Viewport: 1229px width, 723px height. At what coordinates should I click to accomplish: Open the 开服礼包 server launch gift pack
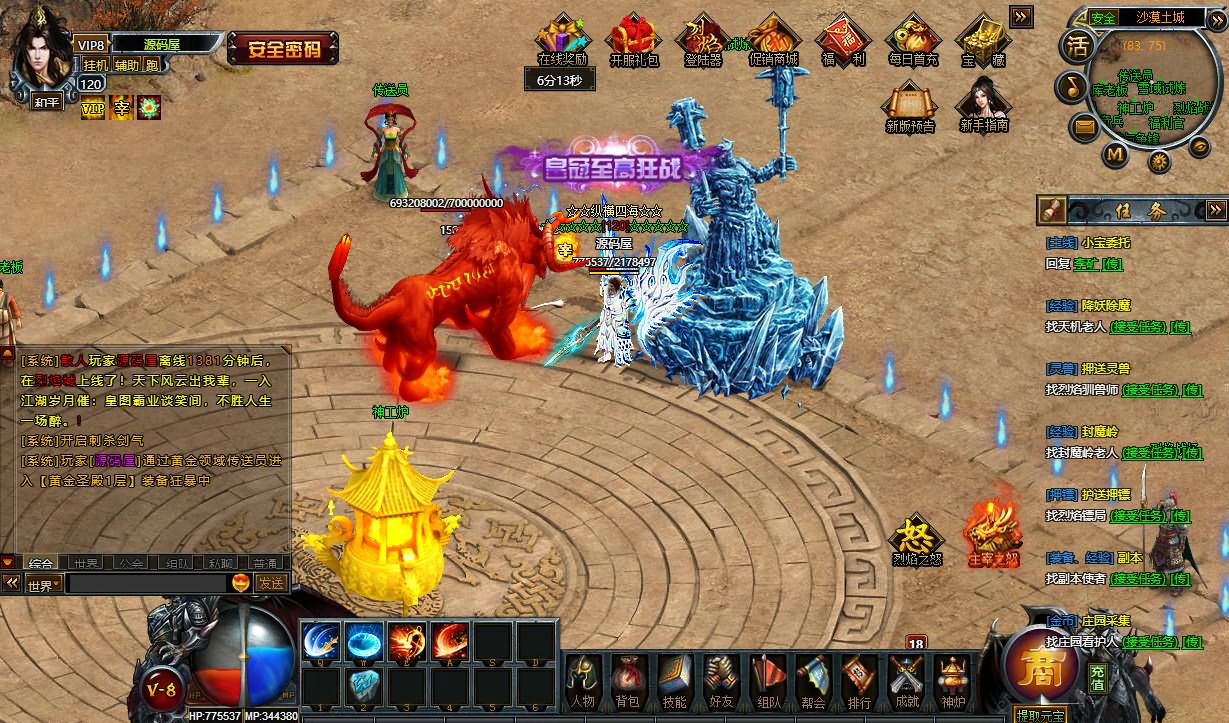634,38
